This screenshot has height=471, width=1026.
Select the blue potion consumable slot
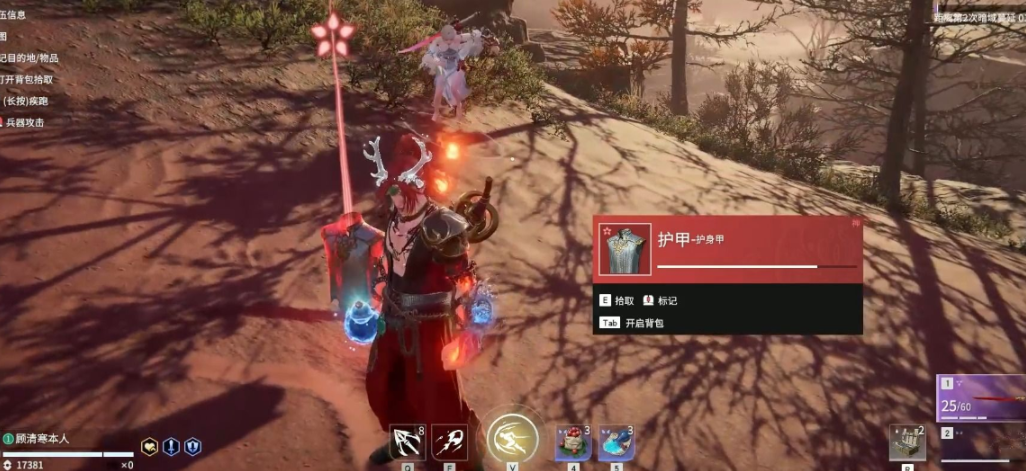tap(616, 442)
